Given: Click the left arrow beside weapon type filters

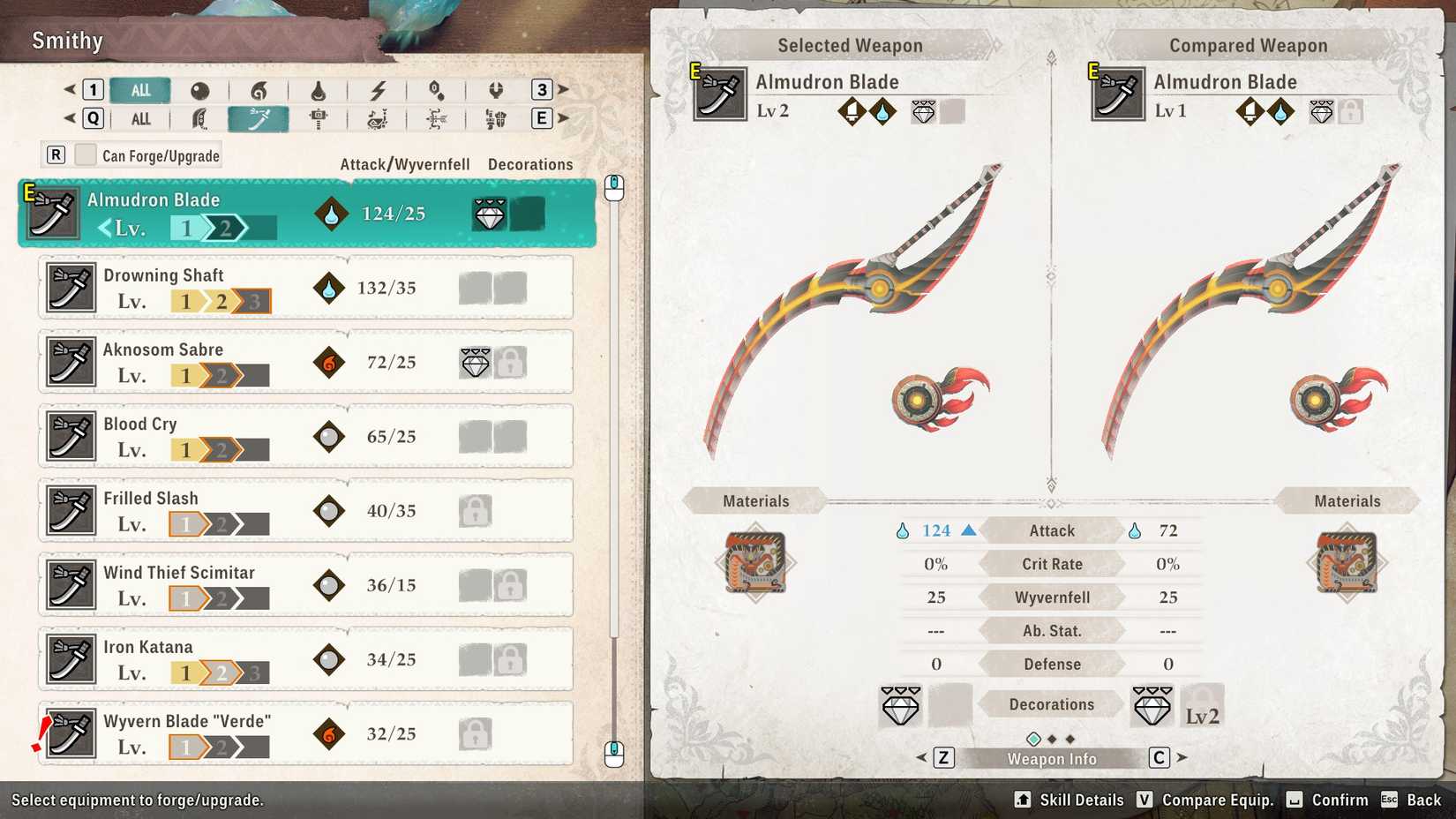Looking at the screenshot, I should point(70,118).
